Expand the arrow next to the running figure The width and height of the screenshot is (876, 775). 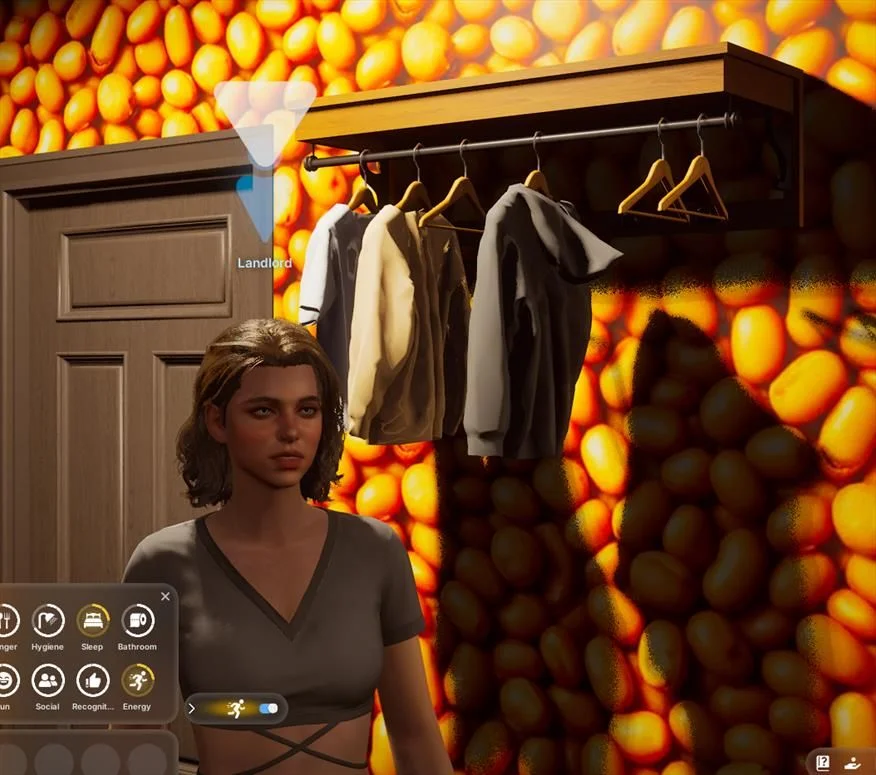coord(192,709)
